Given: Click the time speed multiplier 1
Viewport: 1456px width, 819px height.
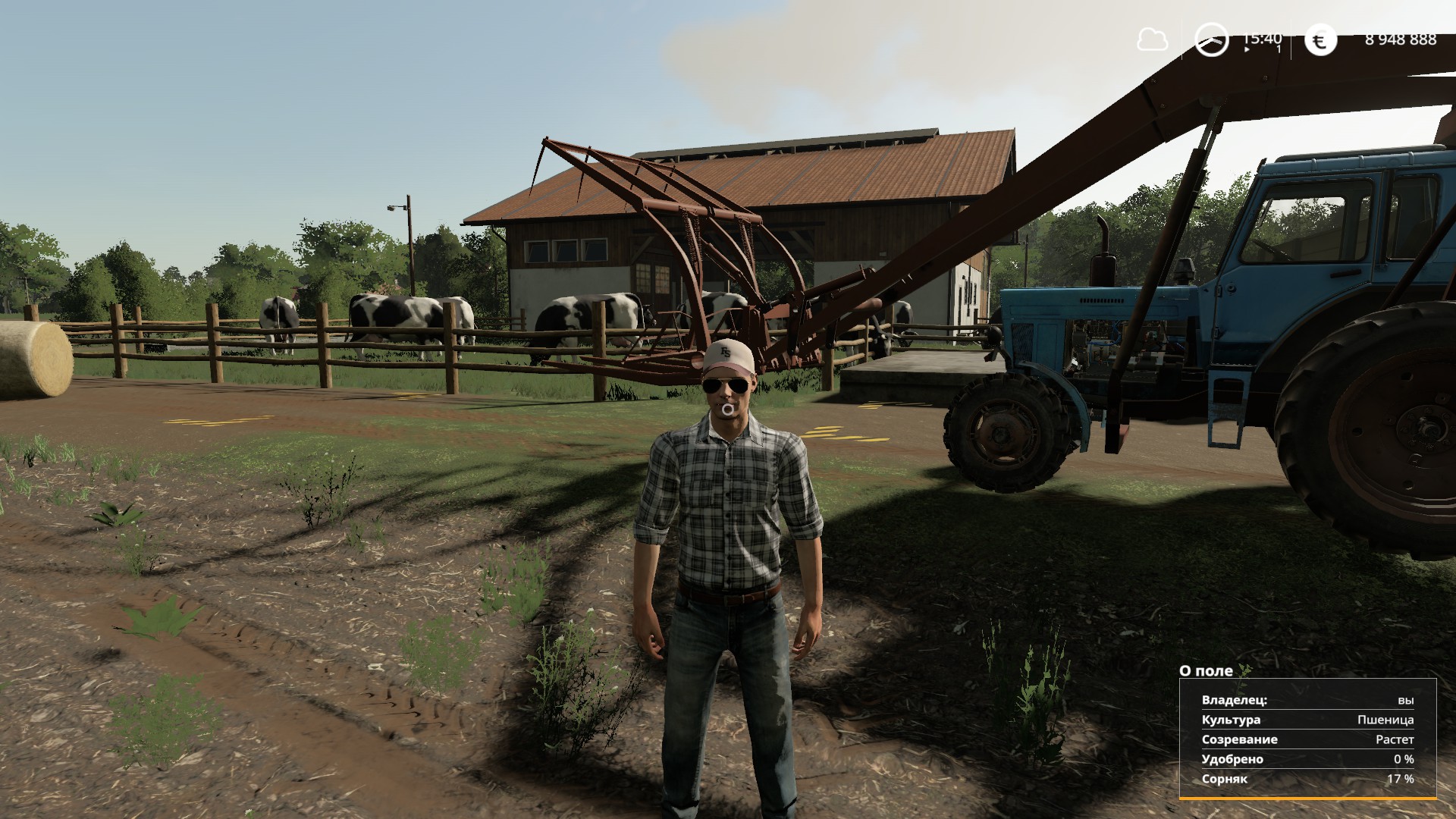Looking at the screenshot, I should [x=1277, y=47].
